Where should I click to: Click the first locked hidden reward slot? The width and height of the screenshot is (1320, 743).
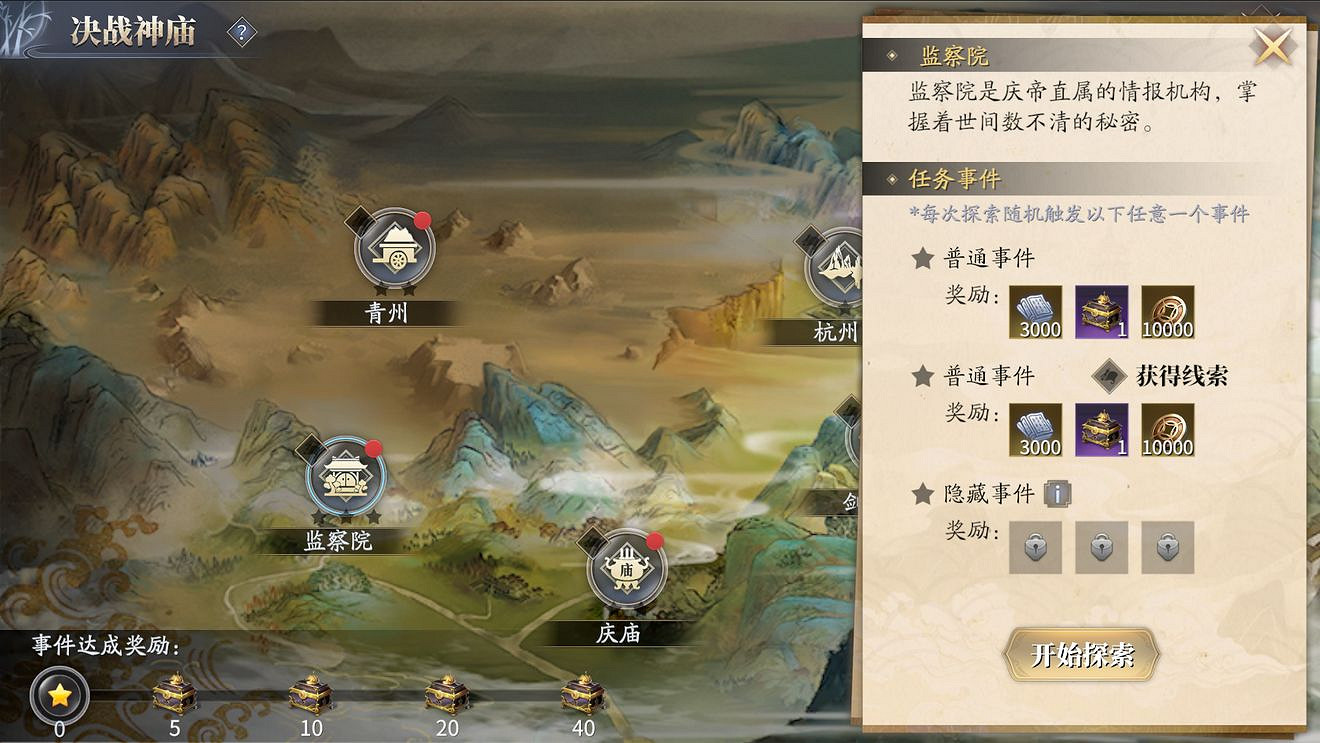(1035, 547)
